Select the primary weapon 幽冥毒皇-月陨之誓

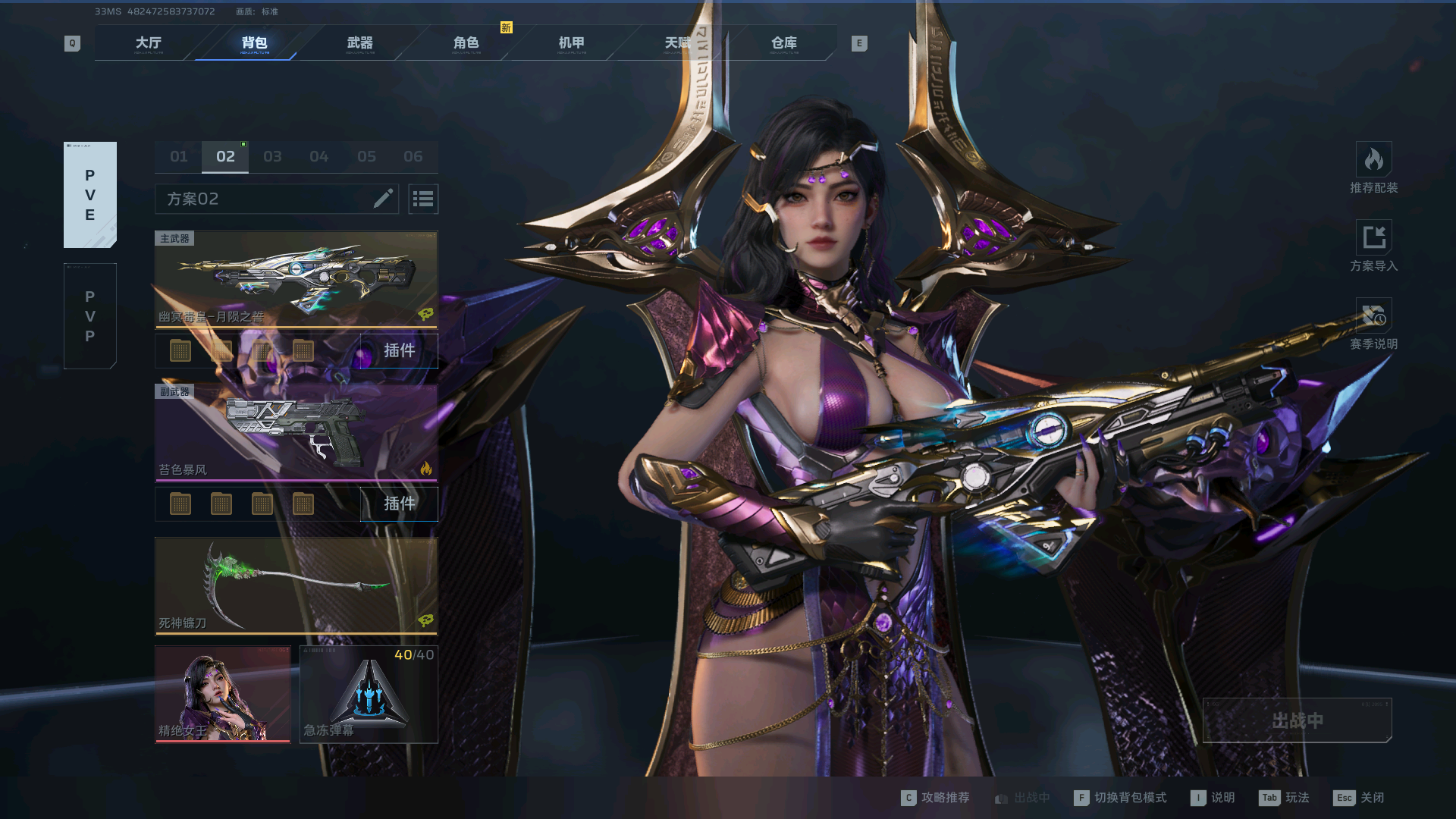coord(296,279)
